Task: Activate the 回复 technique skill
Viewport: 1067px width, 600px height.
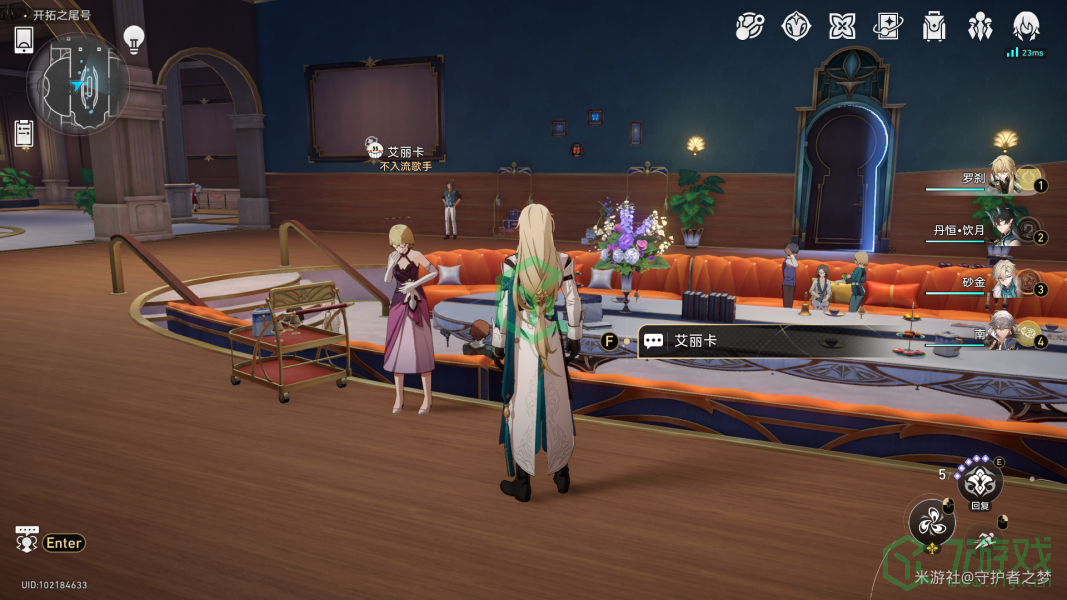Action: pos(979,483)
